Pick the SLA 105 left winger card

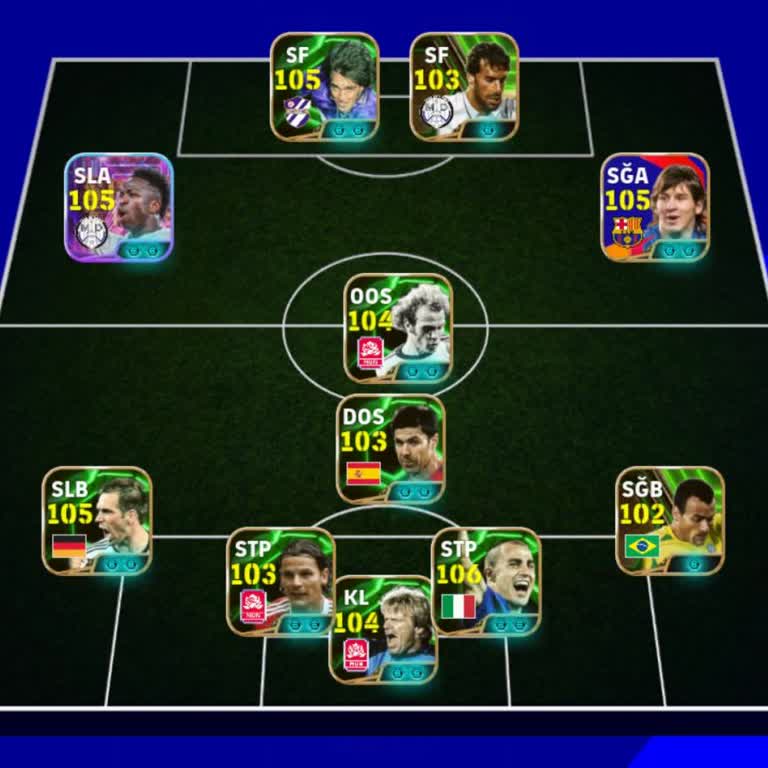click(x=119, y=207)
